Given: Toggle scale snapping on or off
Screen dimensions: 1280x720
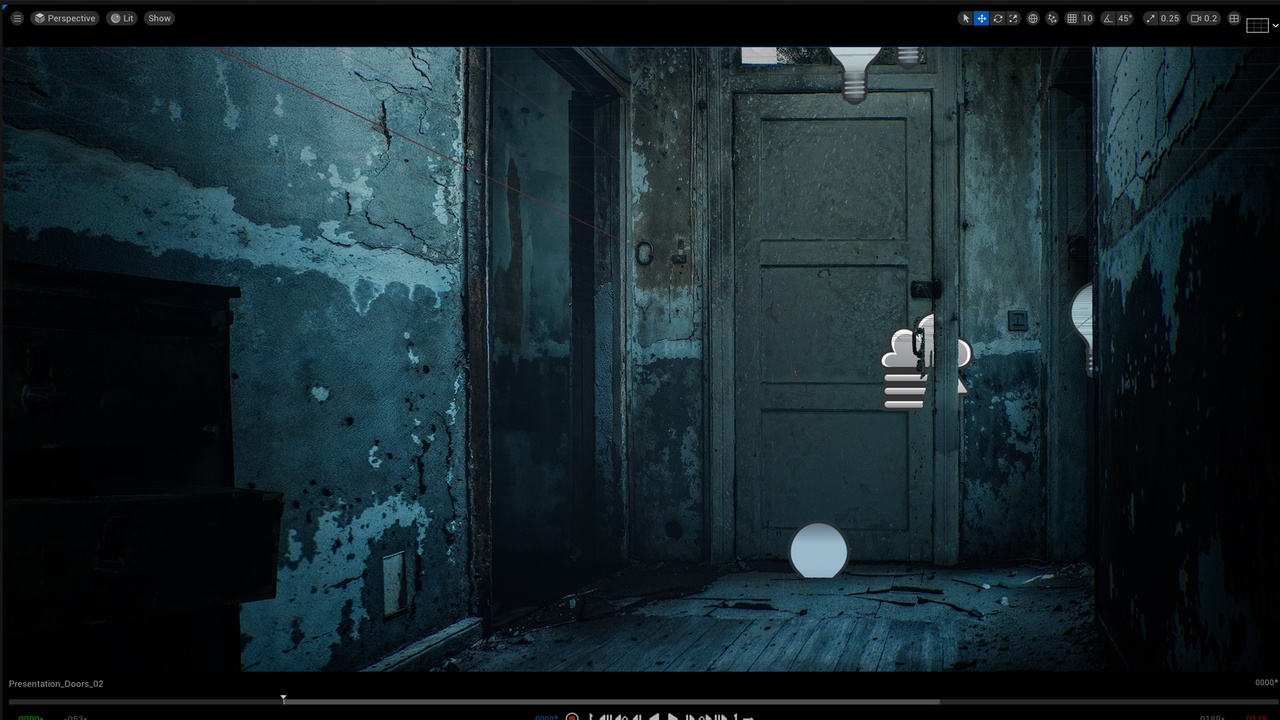Looking at the screenshot, I should coord(1150,18).
